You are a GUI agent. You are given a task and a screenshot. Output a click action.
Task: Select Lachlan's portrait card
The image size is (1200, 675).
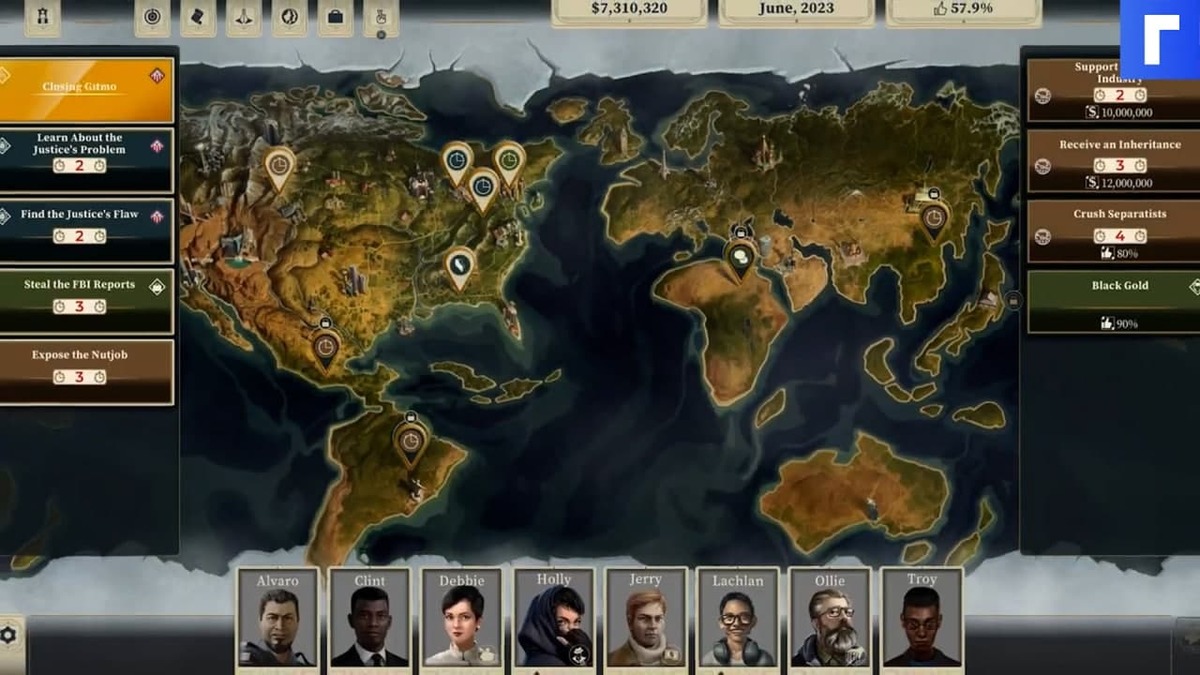point(738,619)
